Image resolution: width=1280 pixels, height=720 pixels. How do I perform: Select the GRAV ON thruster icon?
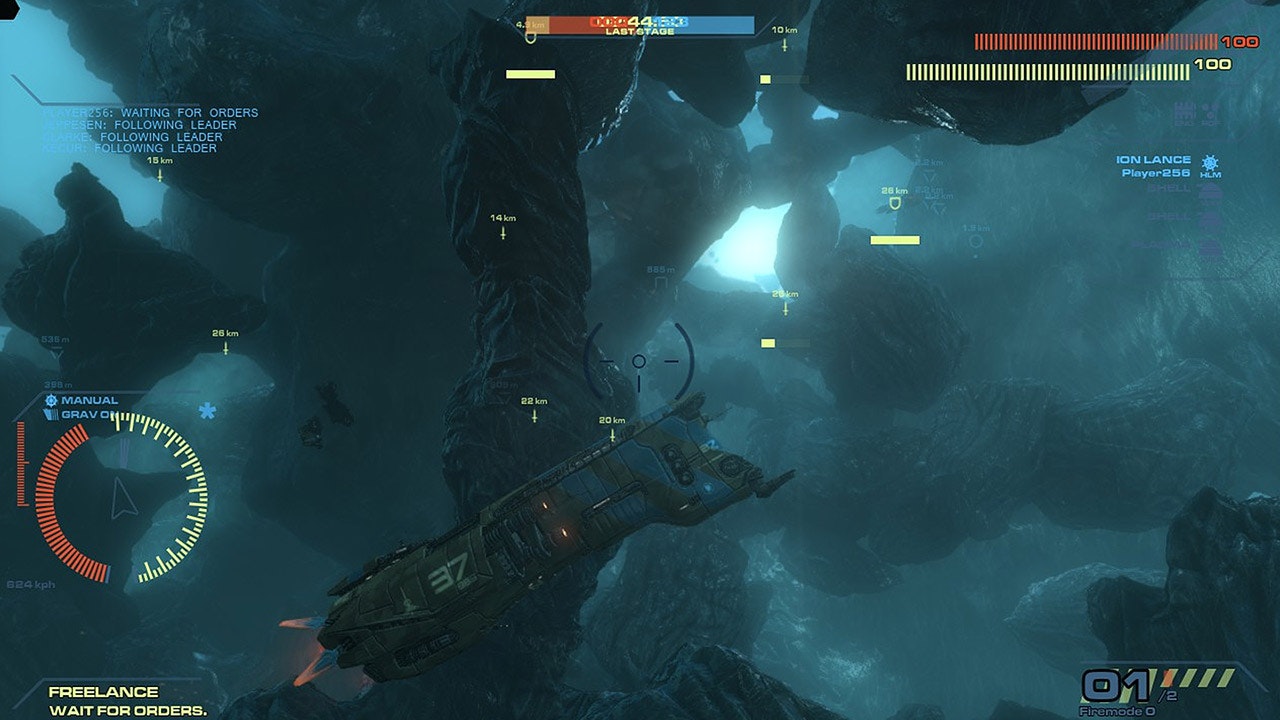(x=52, y=413)
